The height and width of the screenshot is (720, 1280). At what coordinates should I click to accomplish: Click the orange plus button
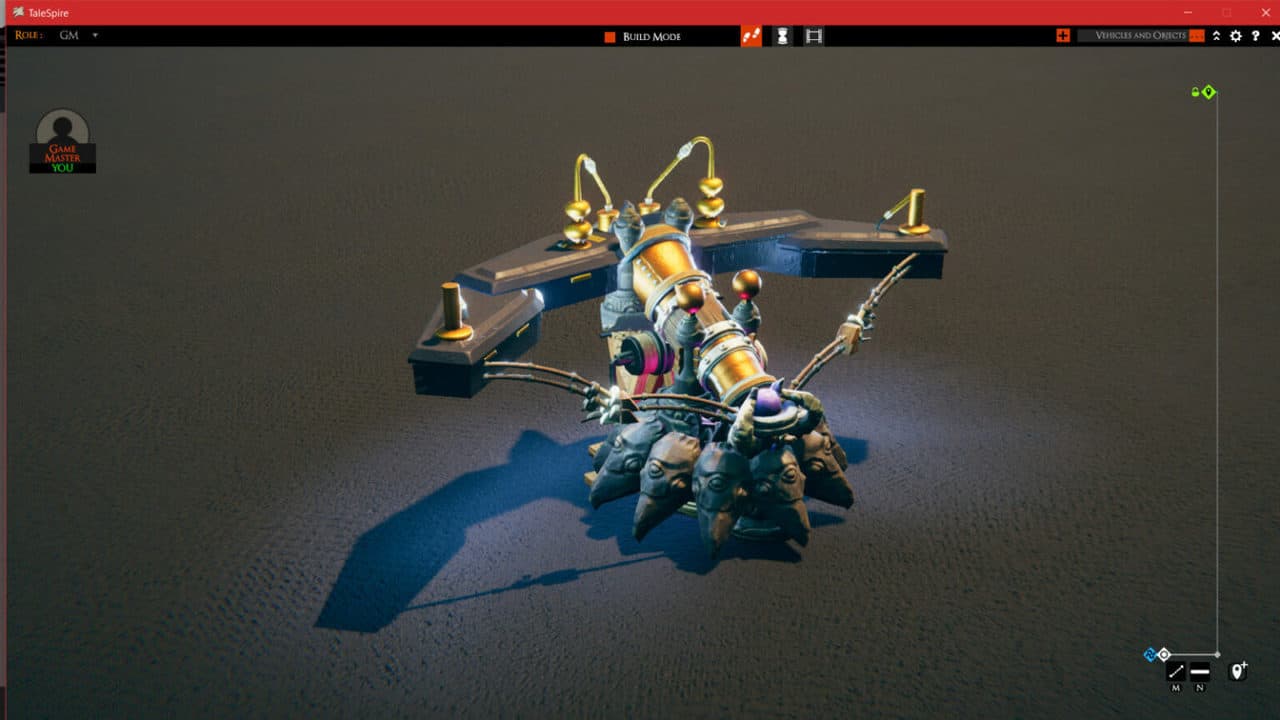pos(1062,36)
